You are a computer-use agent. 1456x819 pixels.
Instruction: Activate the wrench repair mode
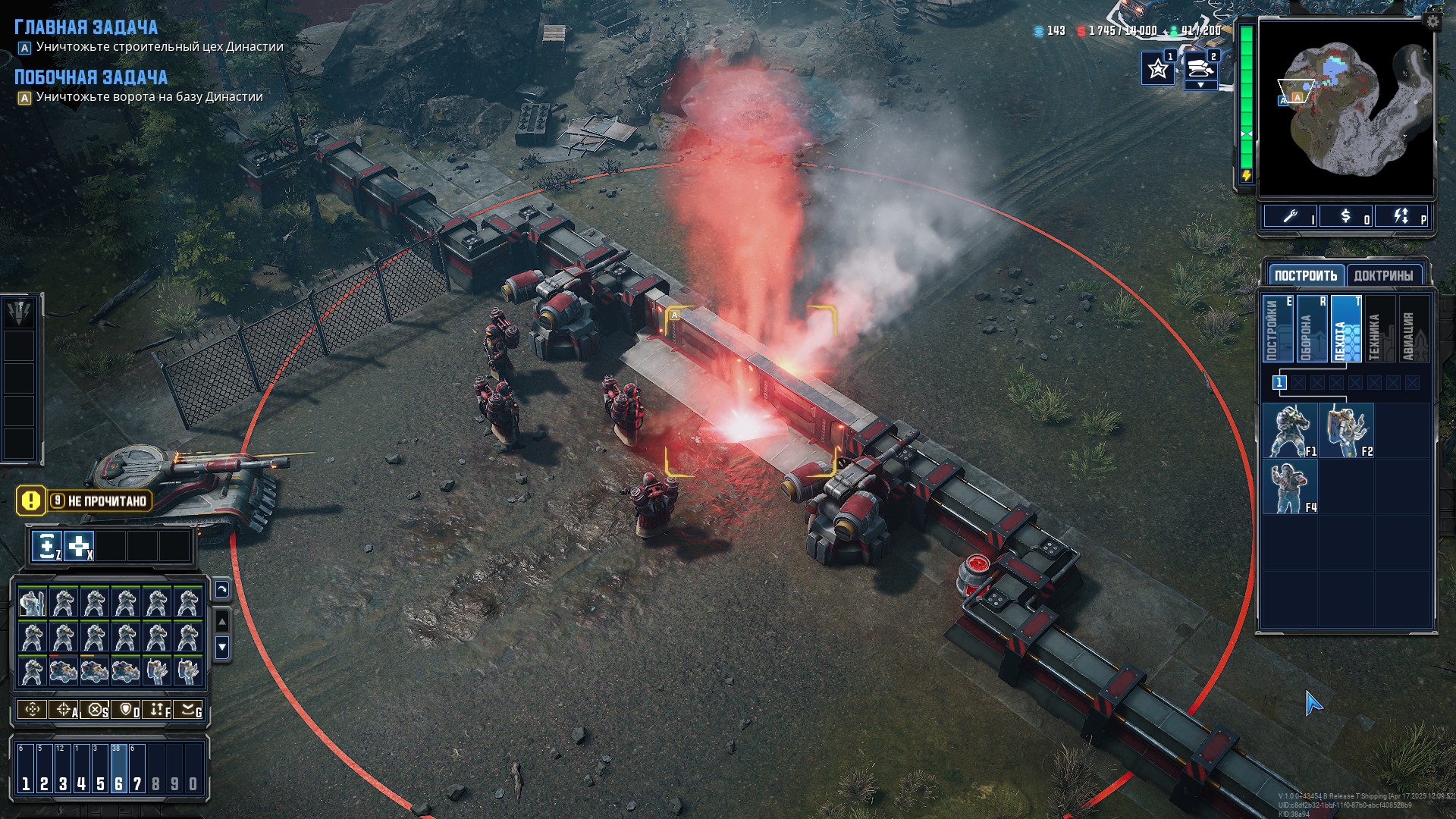(x=1291, y=217)
